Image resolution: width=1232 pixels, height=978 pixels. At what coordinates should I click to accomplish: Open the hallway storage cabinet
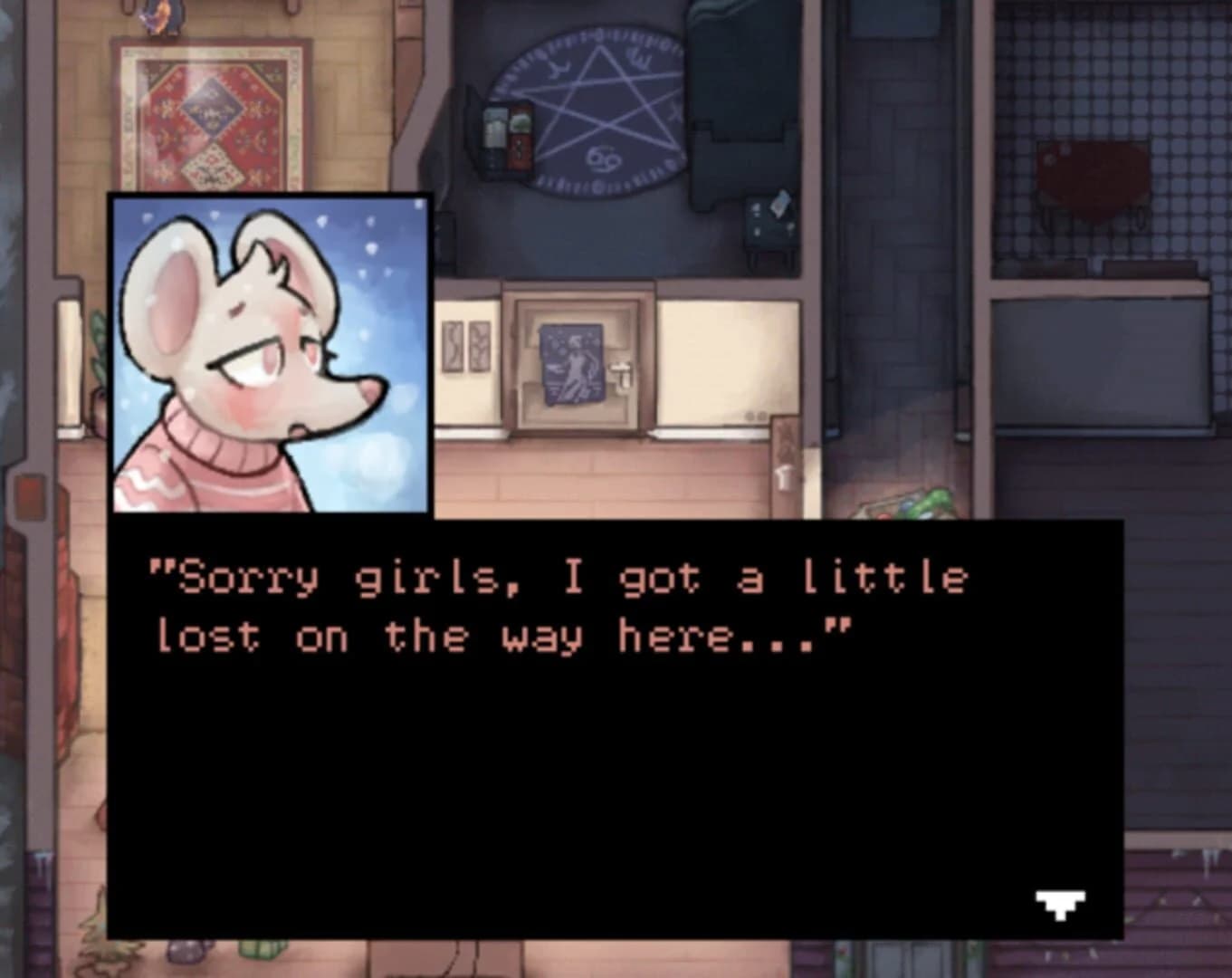[579, 362]
